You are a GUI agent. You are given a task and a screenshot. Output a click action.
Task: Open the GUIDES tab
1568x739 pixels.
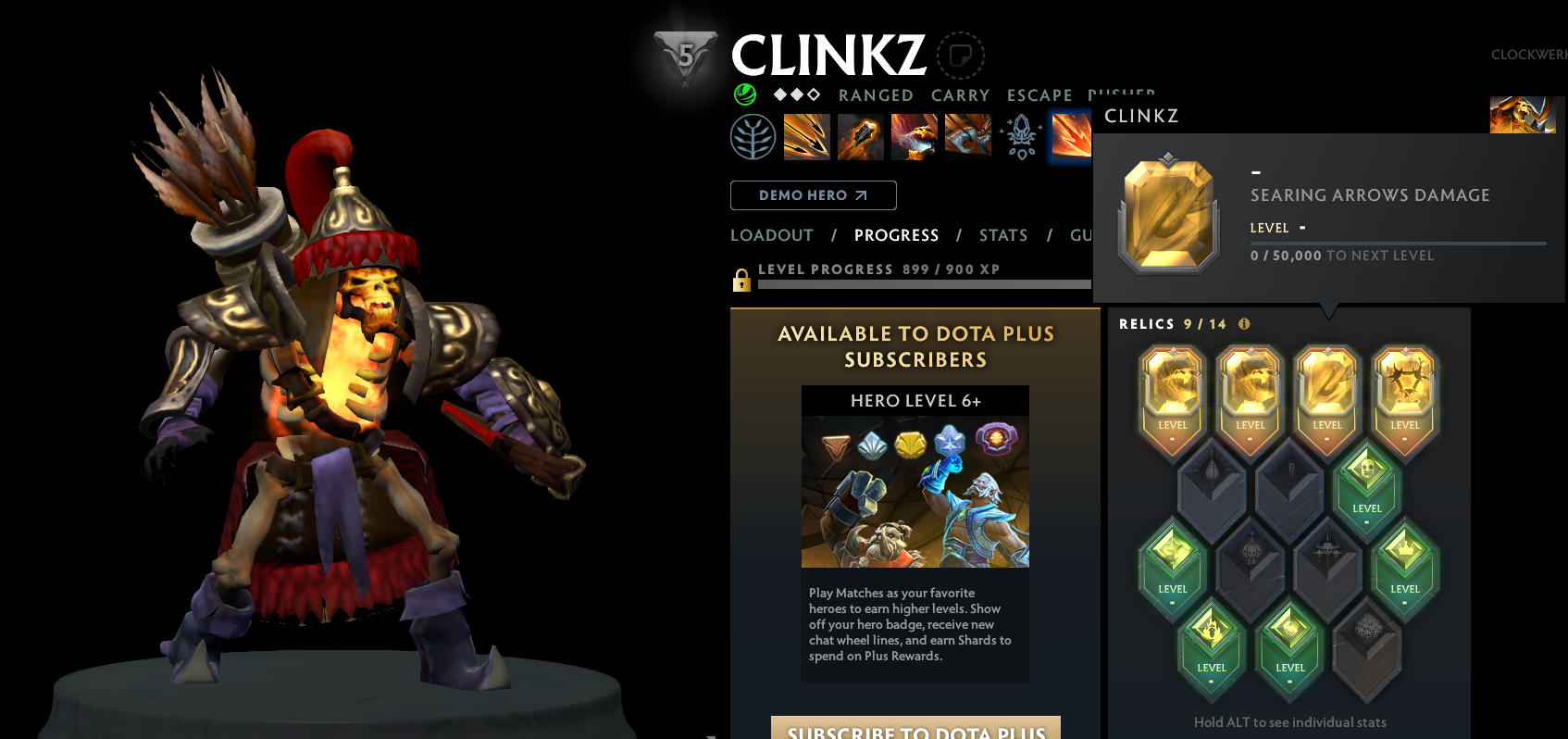click(x=1085, y=235)
